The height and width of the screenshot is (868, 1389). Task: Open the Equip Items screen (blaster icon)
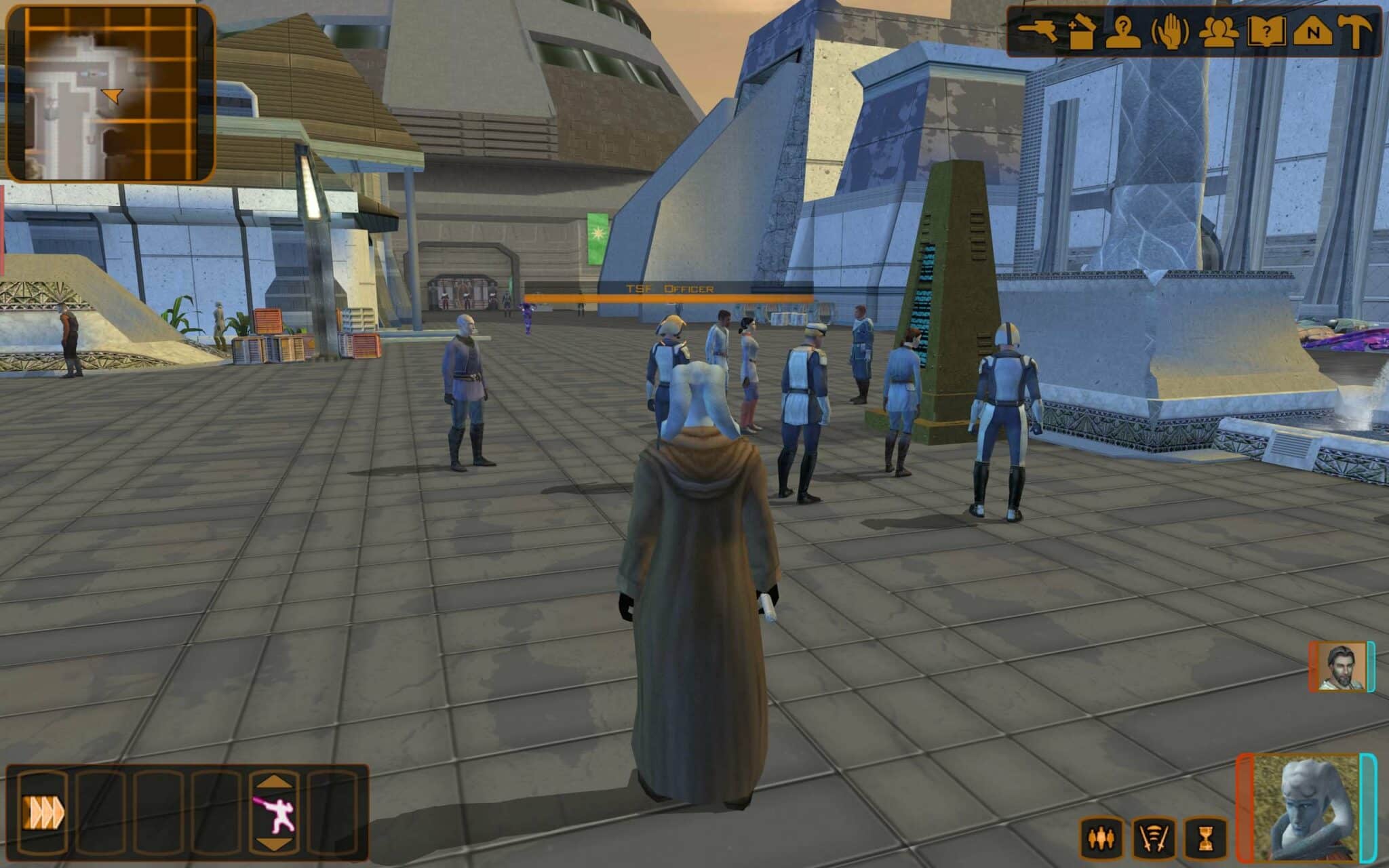point(1039,31)
